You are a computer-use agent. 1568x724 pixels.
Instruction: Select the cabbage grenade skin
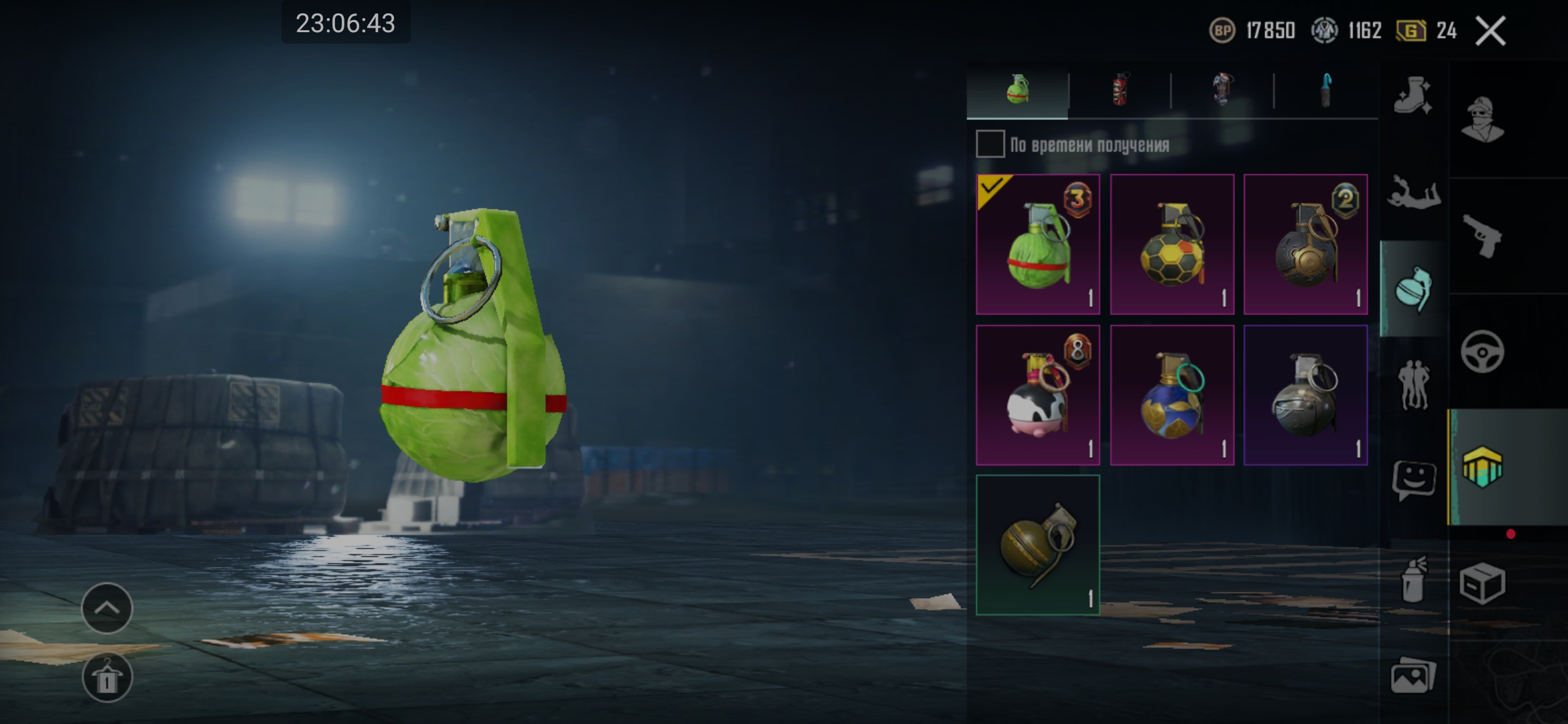[x=1038, y=244]
